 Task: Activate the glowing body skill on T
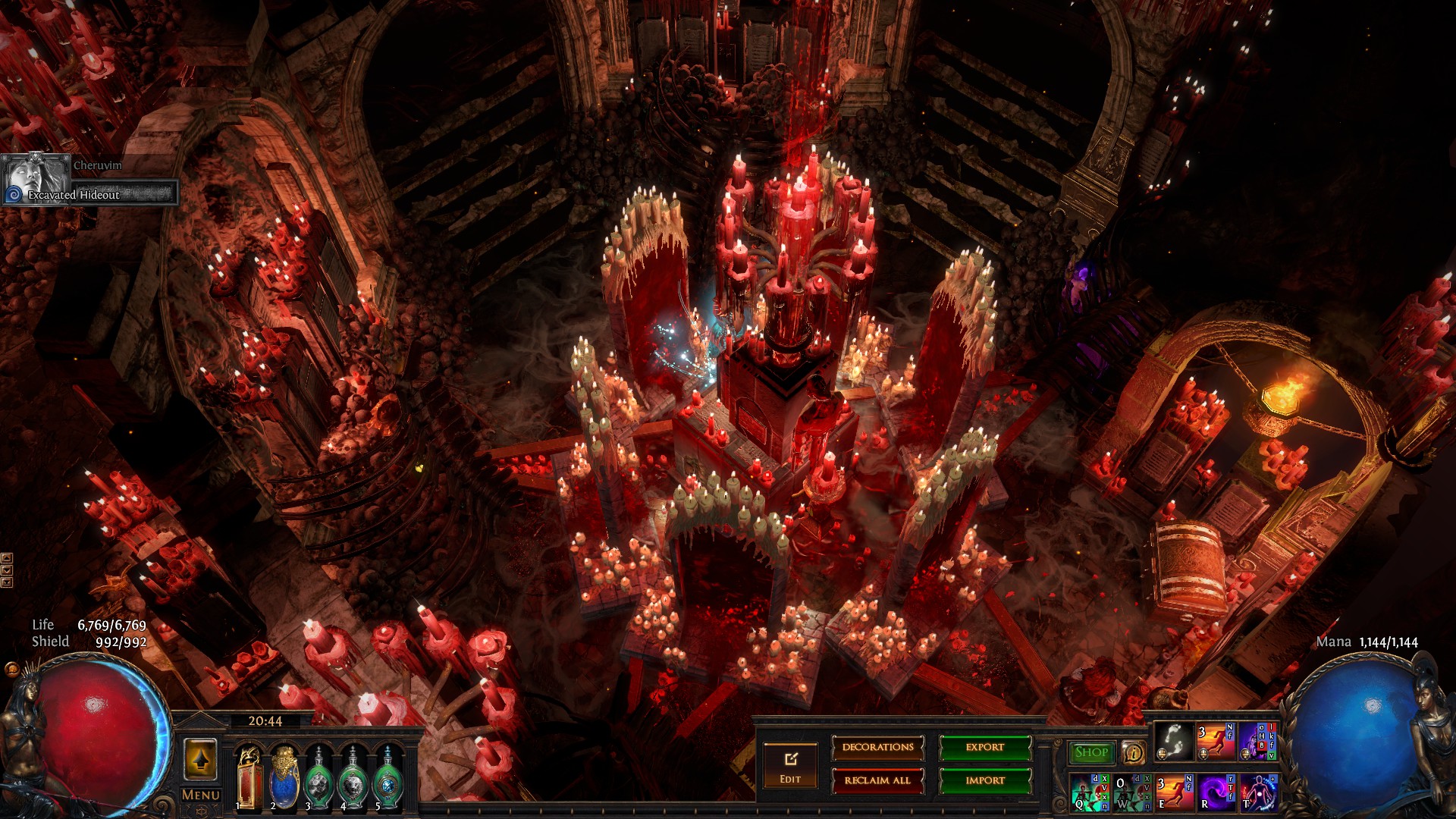(x=1257, y=792)
